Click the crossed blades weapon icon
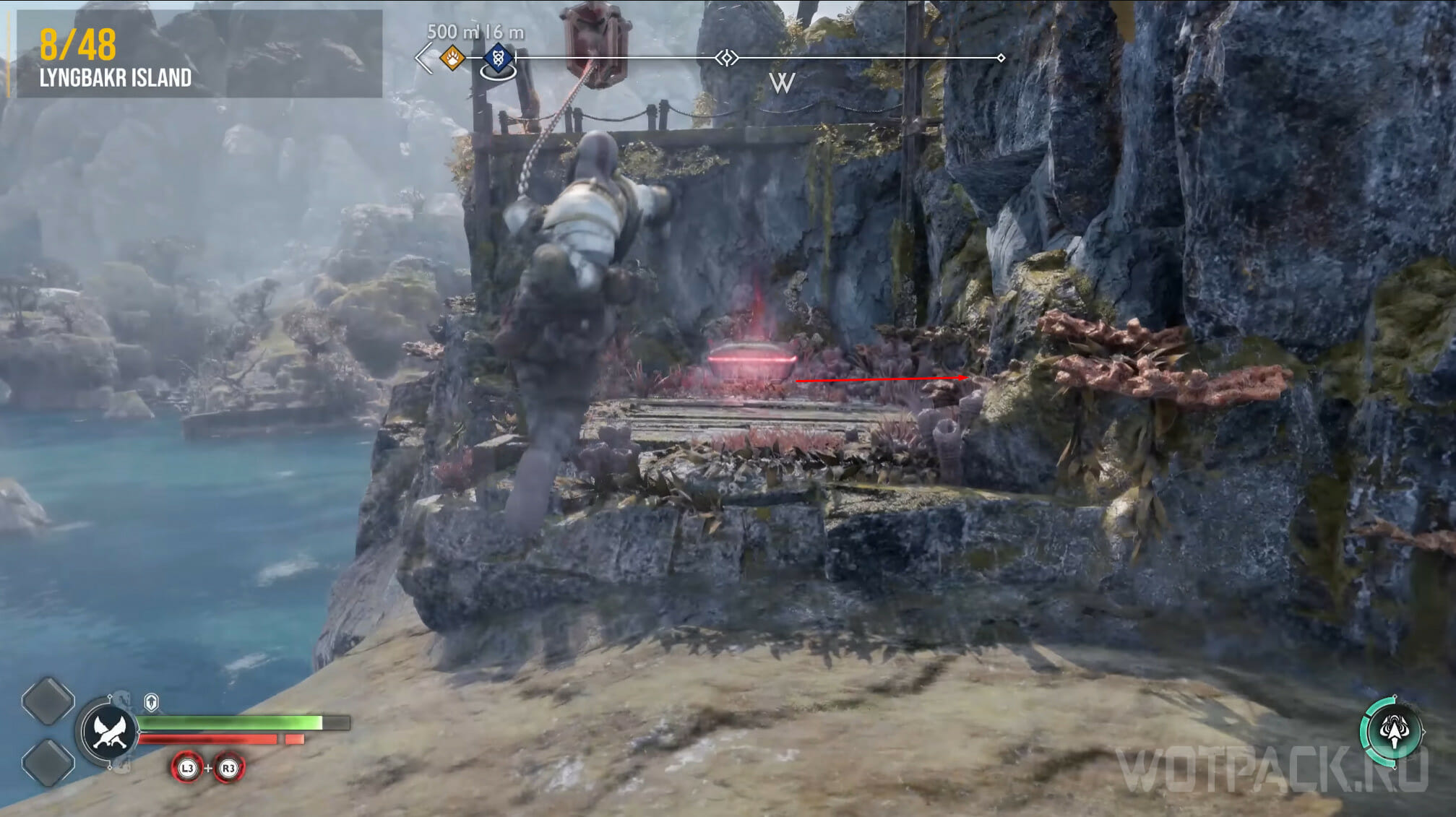This screenshot has height=817, width=1456. pyautogui.click(x=109, y=732)
